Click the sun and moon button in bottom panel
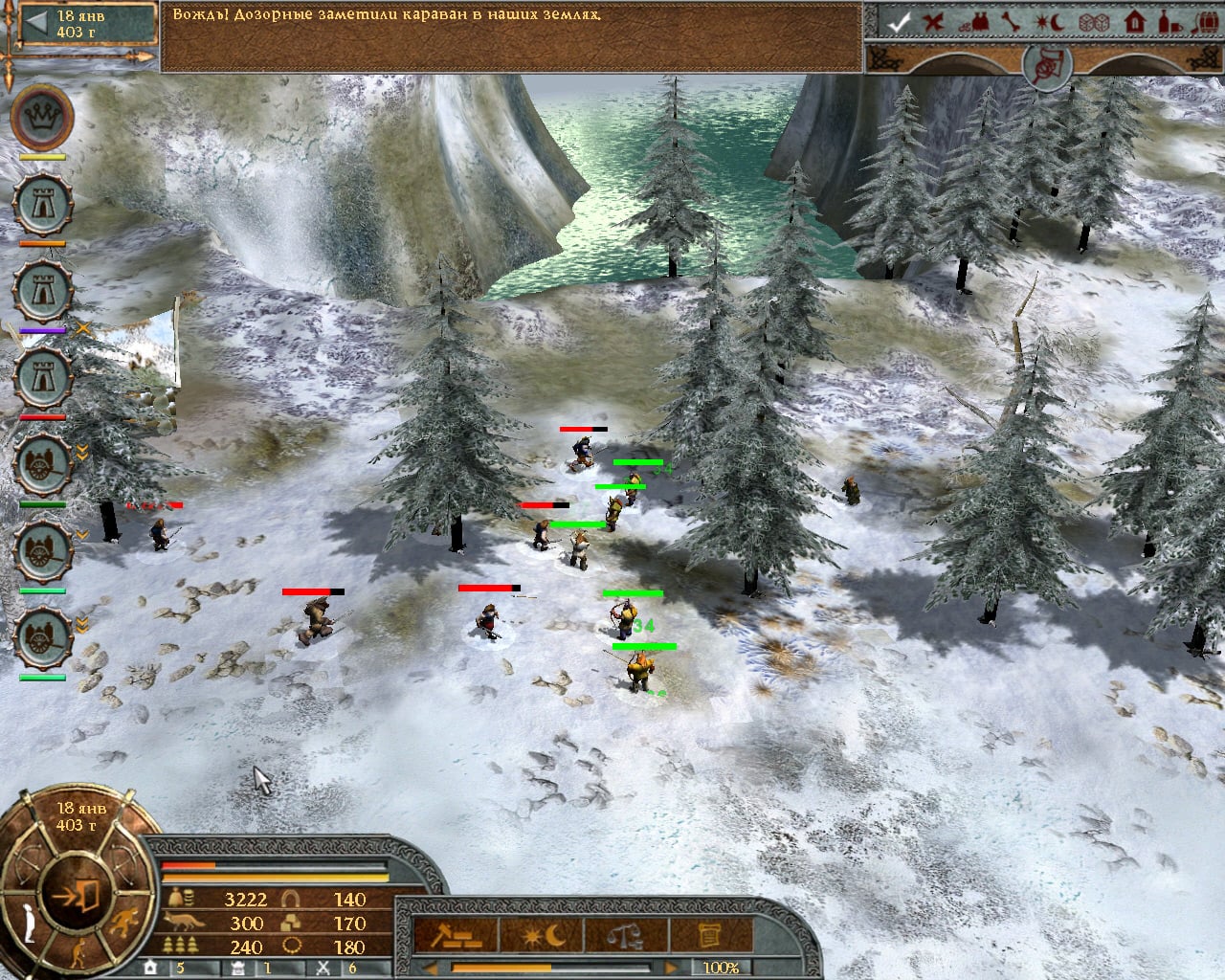This screenshot has height=980, width=1225. pos(543,935)
